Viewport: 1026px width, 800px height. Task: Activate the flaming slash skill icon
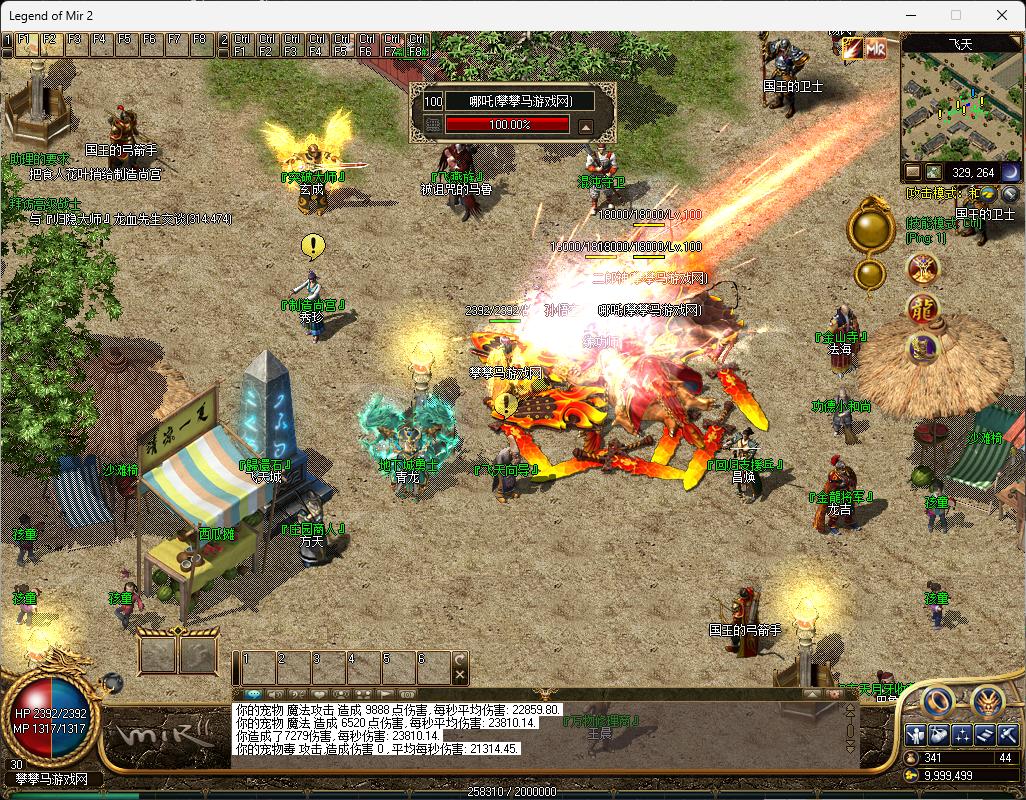[852, 48]
